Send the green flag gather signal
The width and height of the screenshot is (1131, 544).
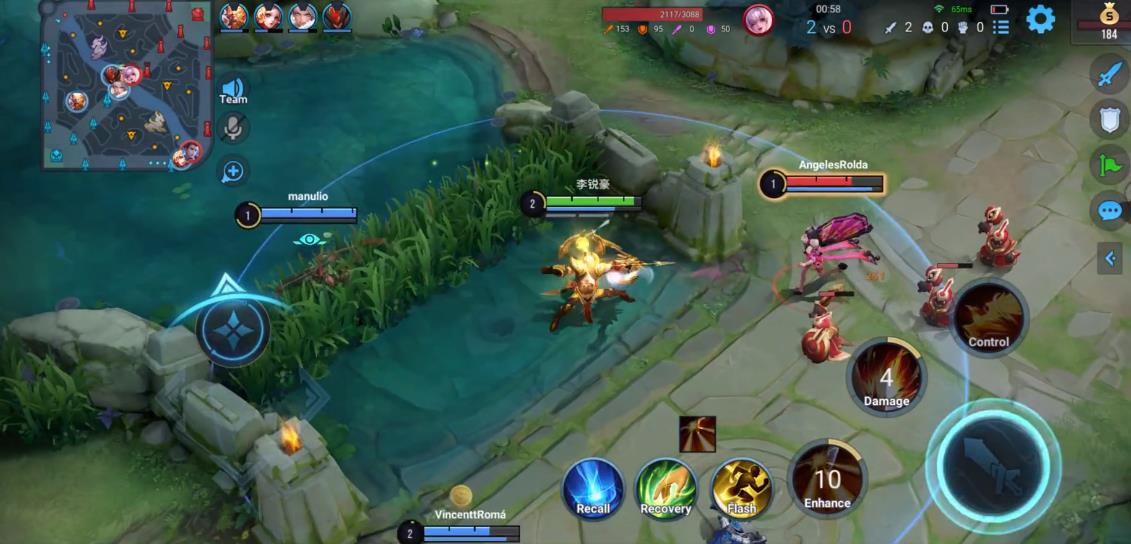point(1109,164)
